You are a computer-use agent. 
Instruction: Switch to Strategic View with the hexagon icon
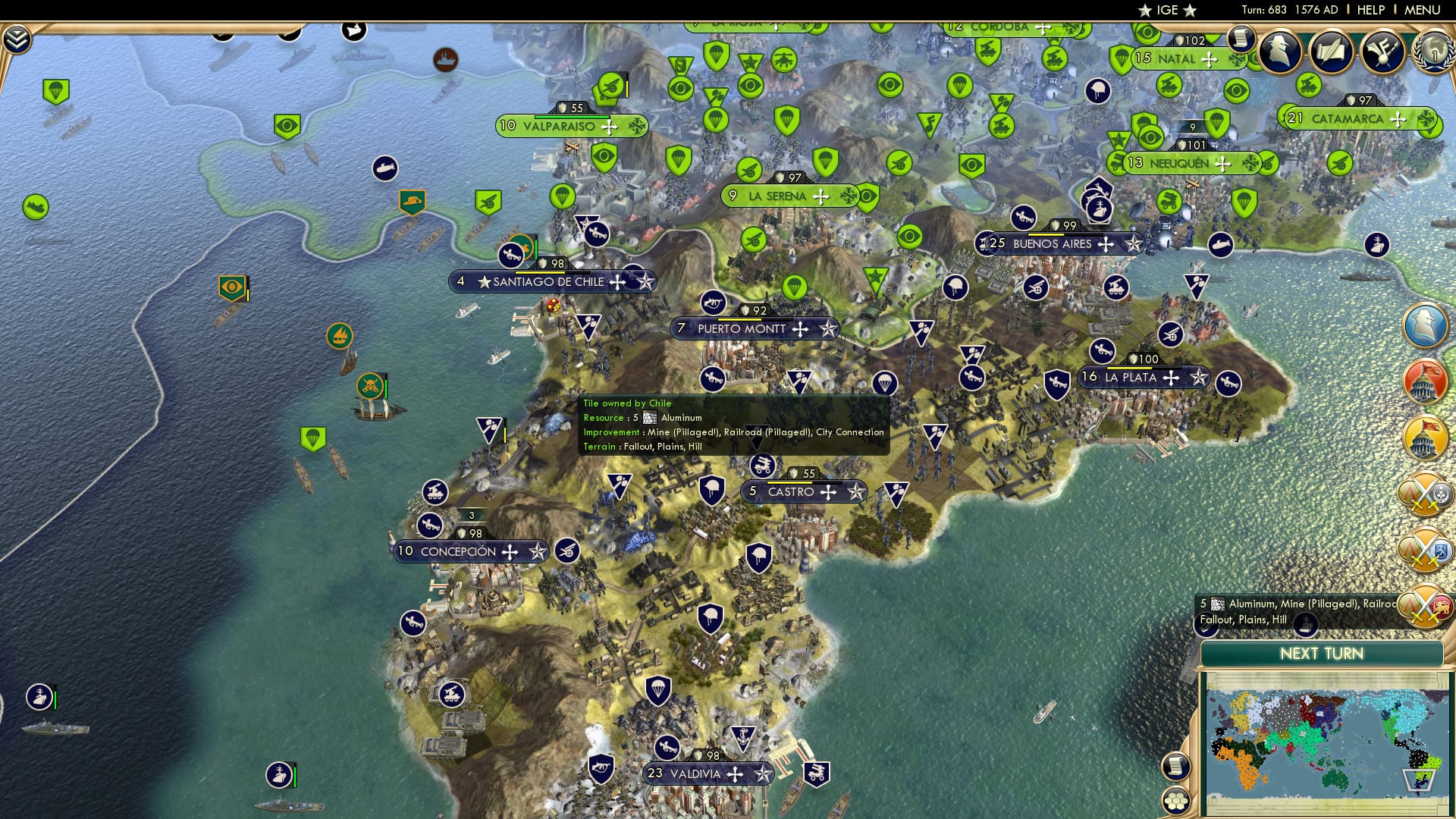[1175, 799]
